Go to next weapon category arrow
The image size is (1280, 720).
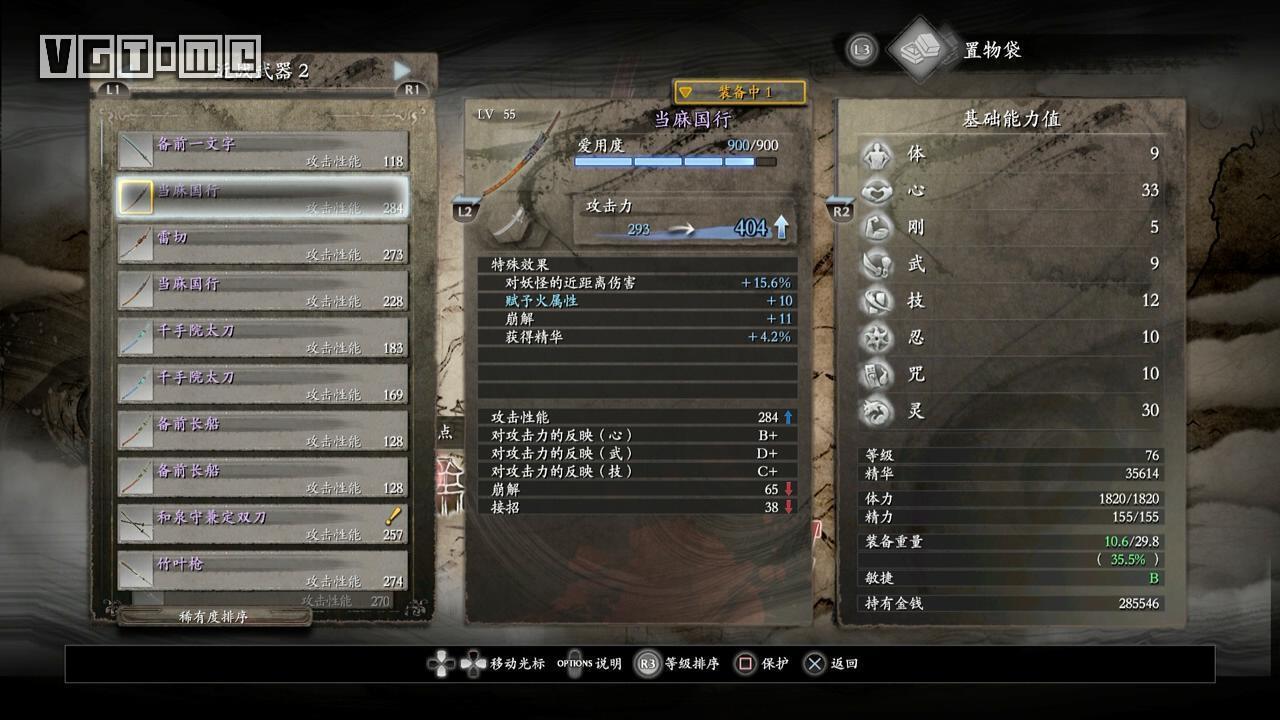pos(402,70)
